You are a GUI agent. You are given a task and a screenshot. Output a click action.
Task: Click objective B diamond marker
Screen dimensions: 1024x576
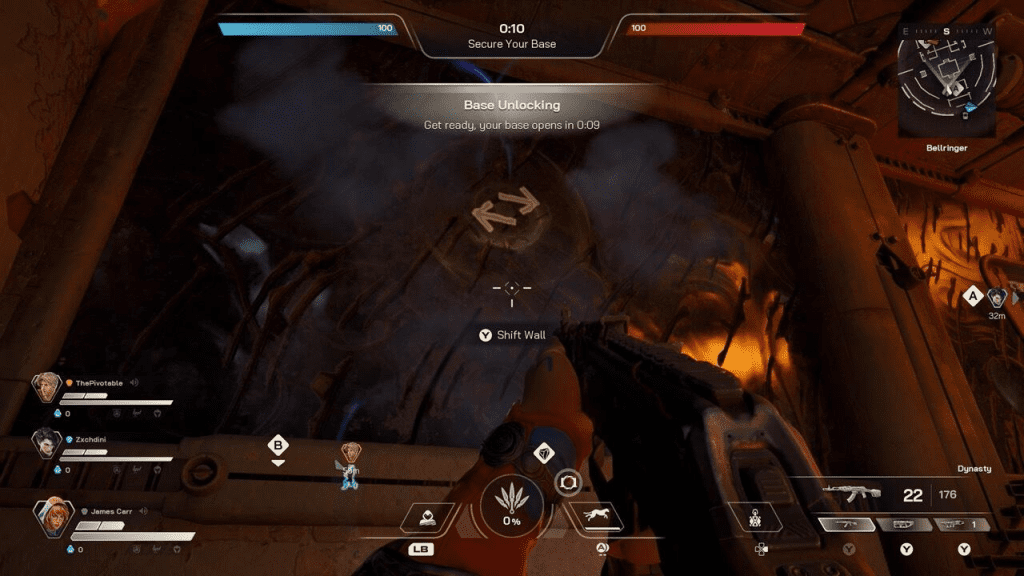click(278, 445)
